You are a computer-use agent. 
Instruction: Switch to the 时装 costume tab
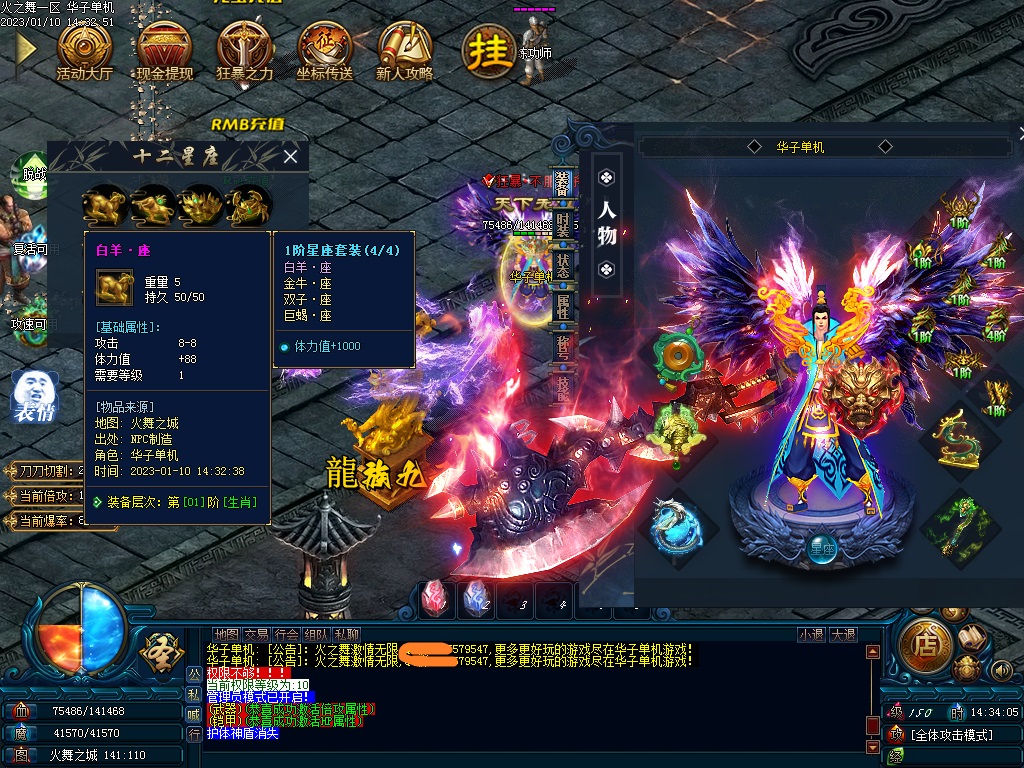[564, 227]
